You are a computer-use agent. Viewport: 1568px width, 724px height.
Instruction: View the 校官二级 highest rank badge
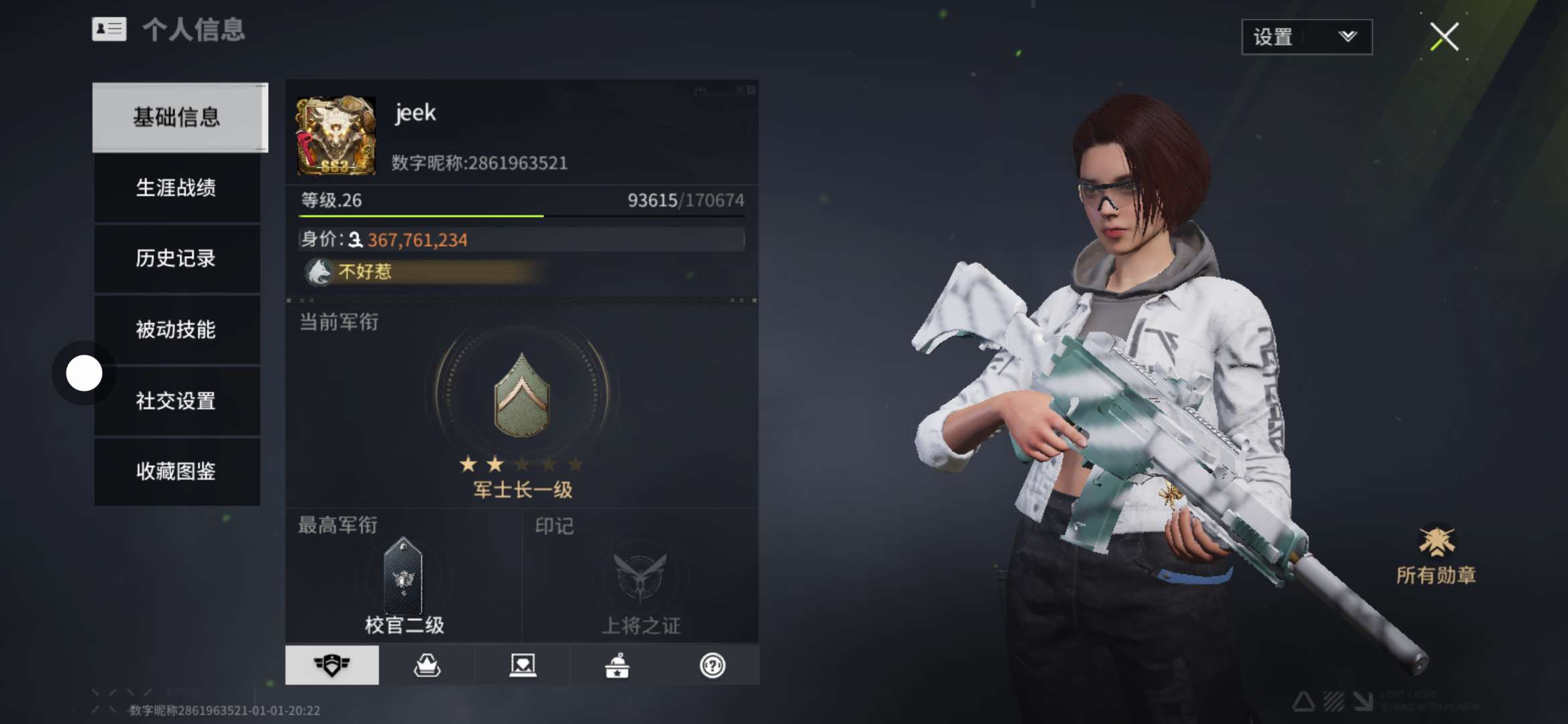(x=403, y=577)
